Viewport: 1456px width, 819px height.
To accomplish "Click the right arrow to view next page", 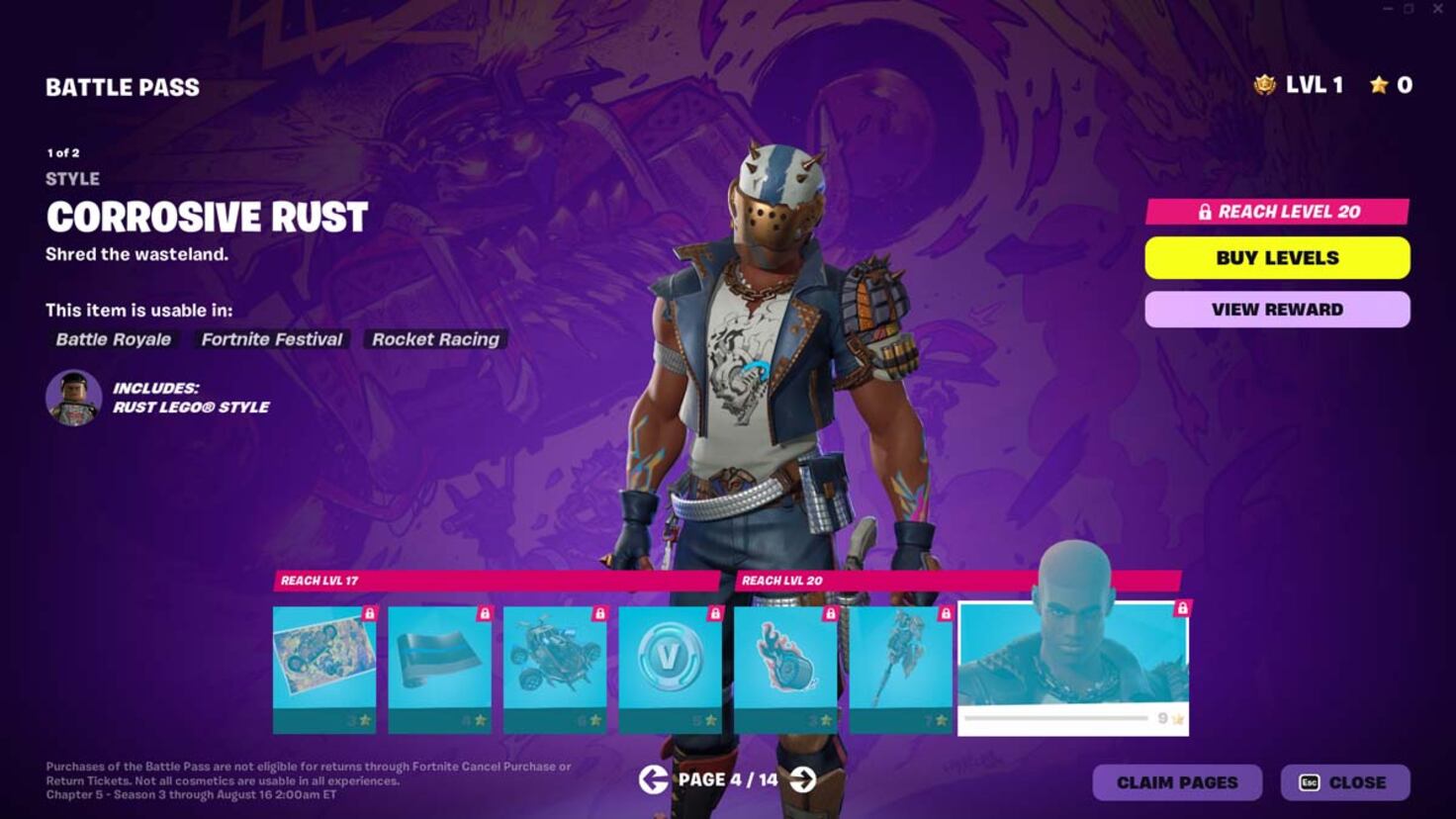I will pos(803,780).
